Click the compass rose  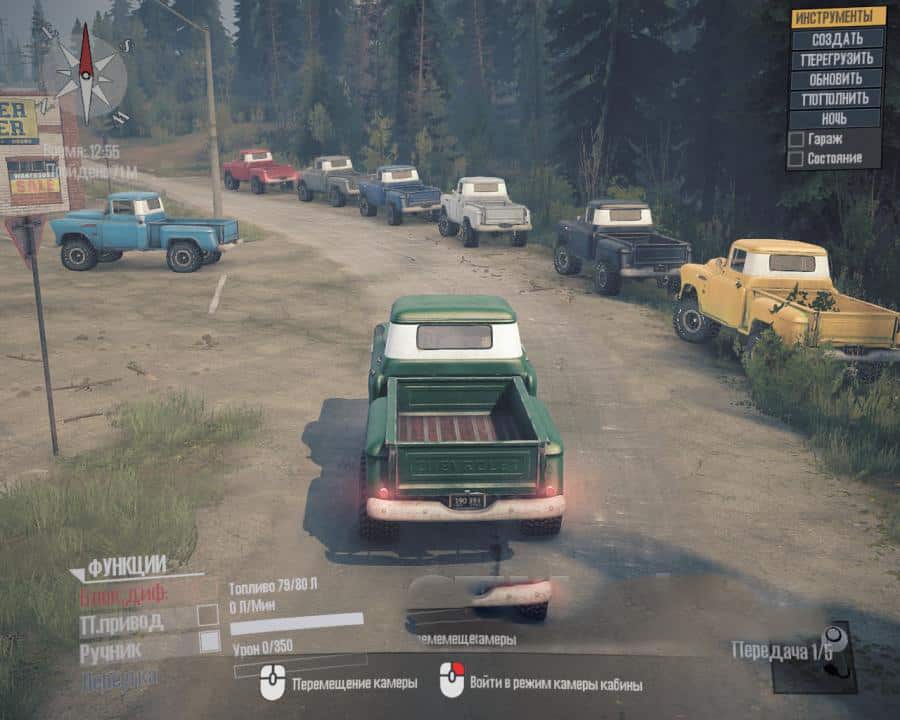click(x=85, y=74)
